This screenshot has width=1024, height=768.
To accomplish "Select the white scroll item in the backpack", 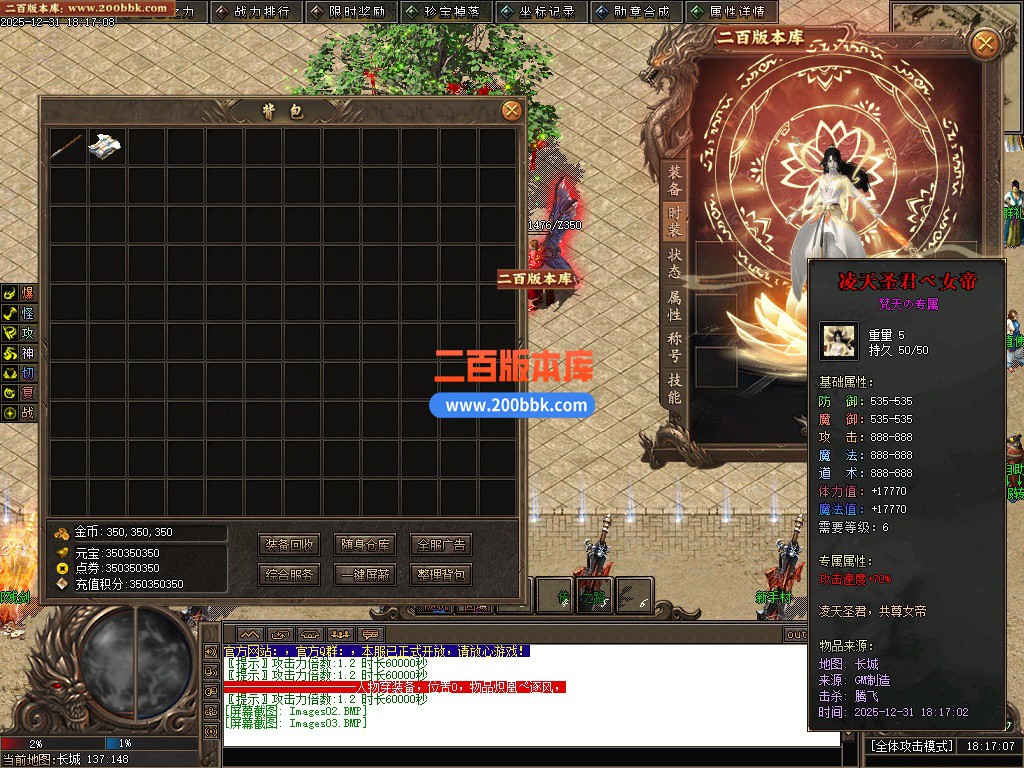I will point(107,146).
